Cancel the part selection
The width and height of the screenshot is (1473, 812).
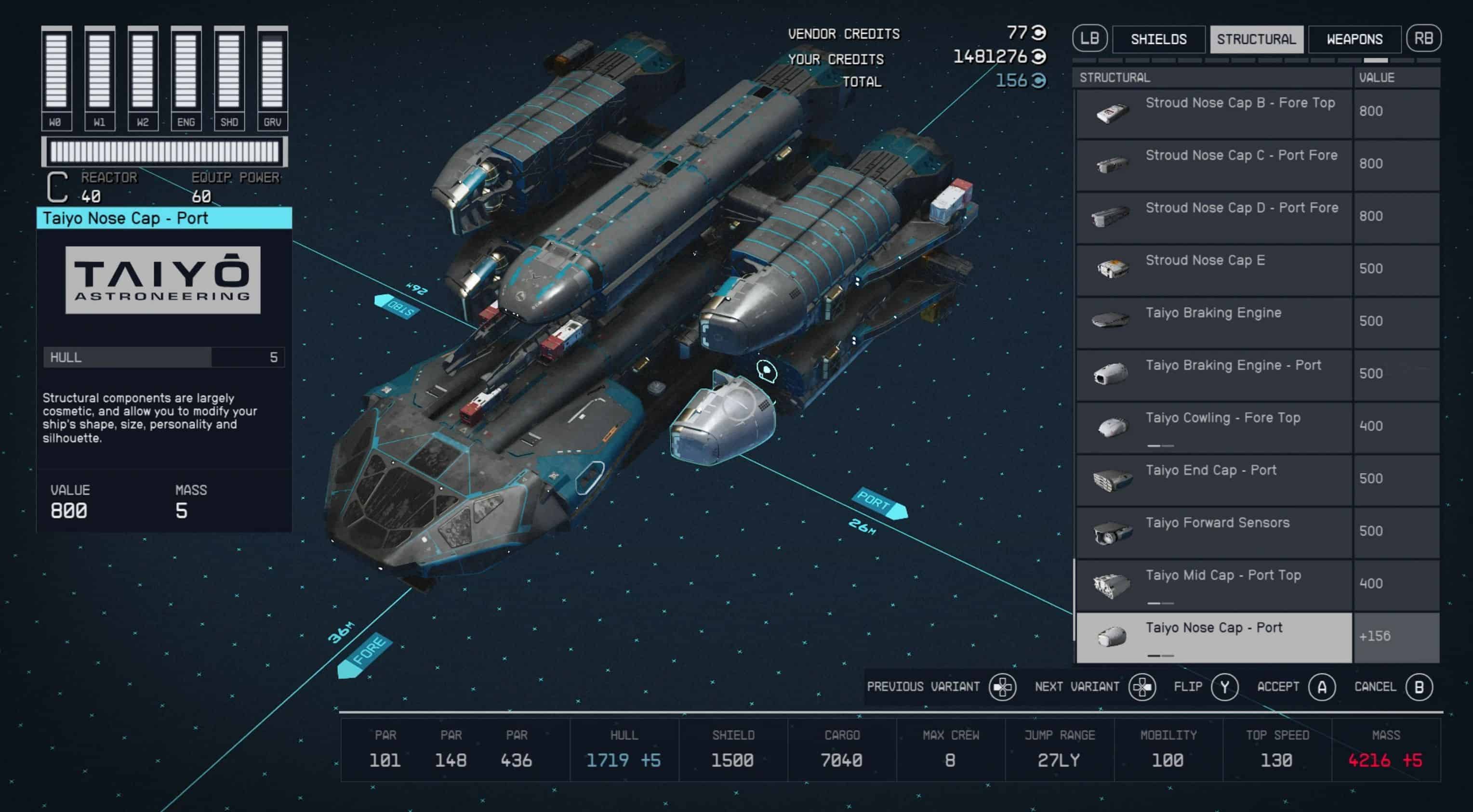tap(1419, 687)
